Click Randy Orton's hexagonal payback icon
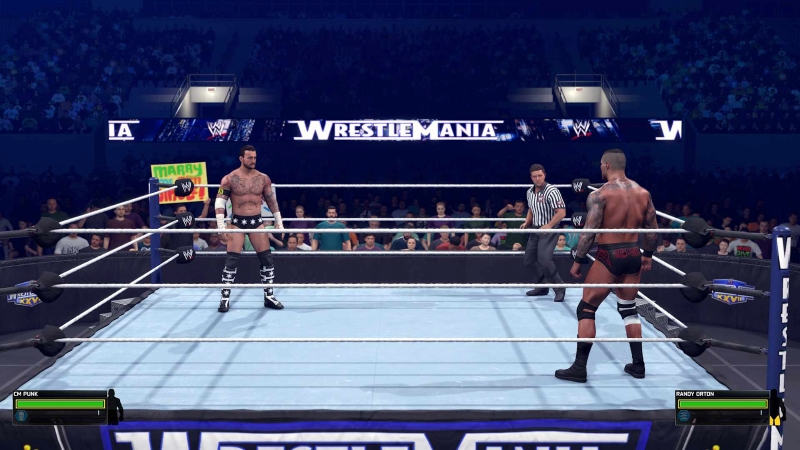 tap(682, 415)
